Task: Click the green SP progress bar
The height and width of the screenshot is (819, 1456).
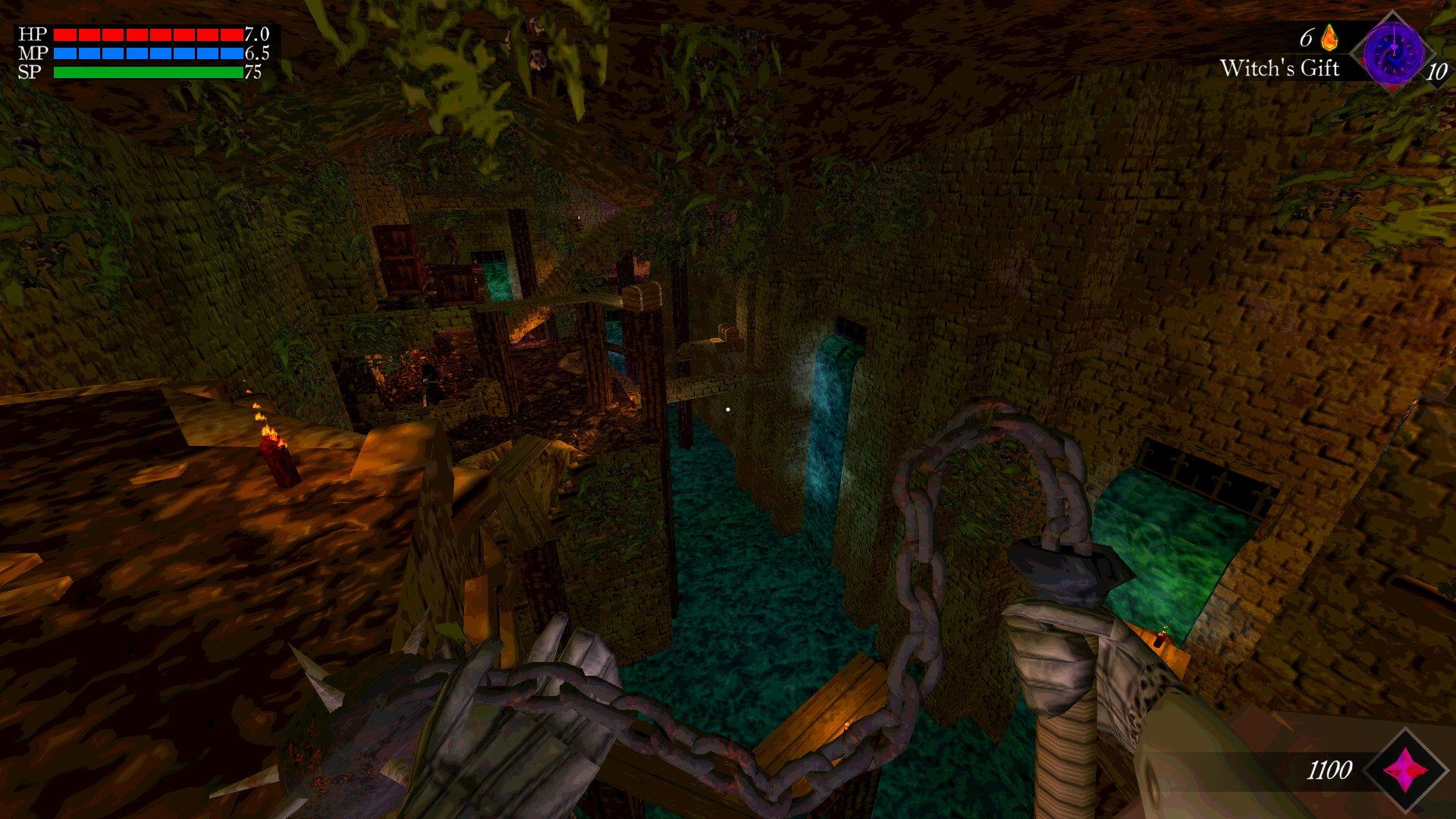Action: click(x=148, y=72)
